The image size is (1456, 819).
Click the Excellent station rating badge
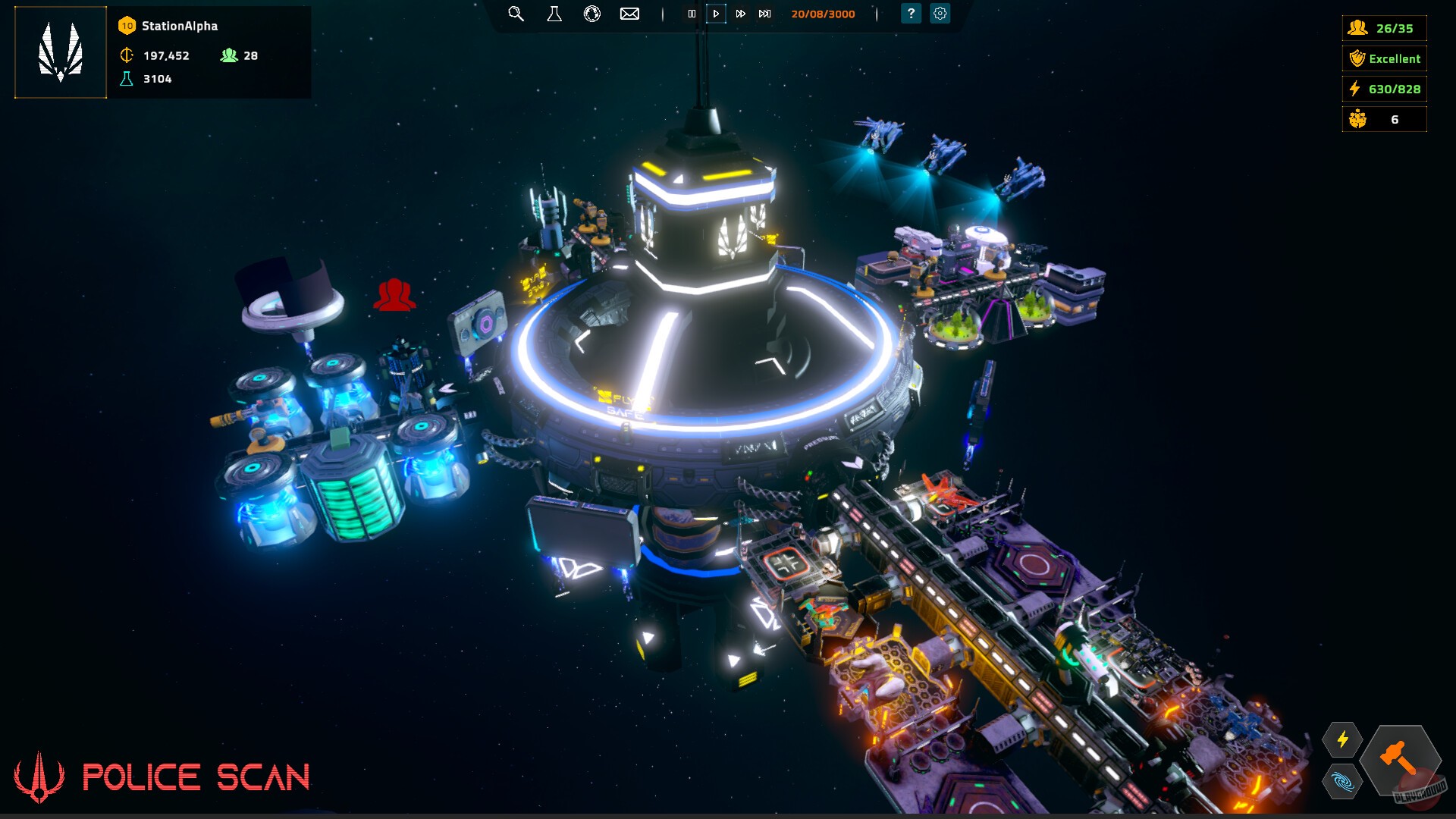pyautogui.click(x=1384, y=58)
